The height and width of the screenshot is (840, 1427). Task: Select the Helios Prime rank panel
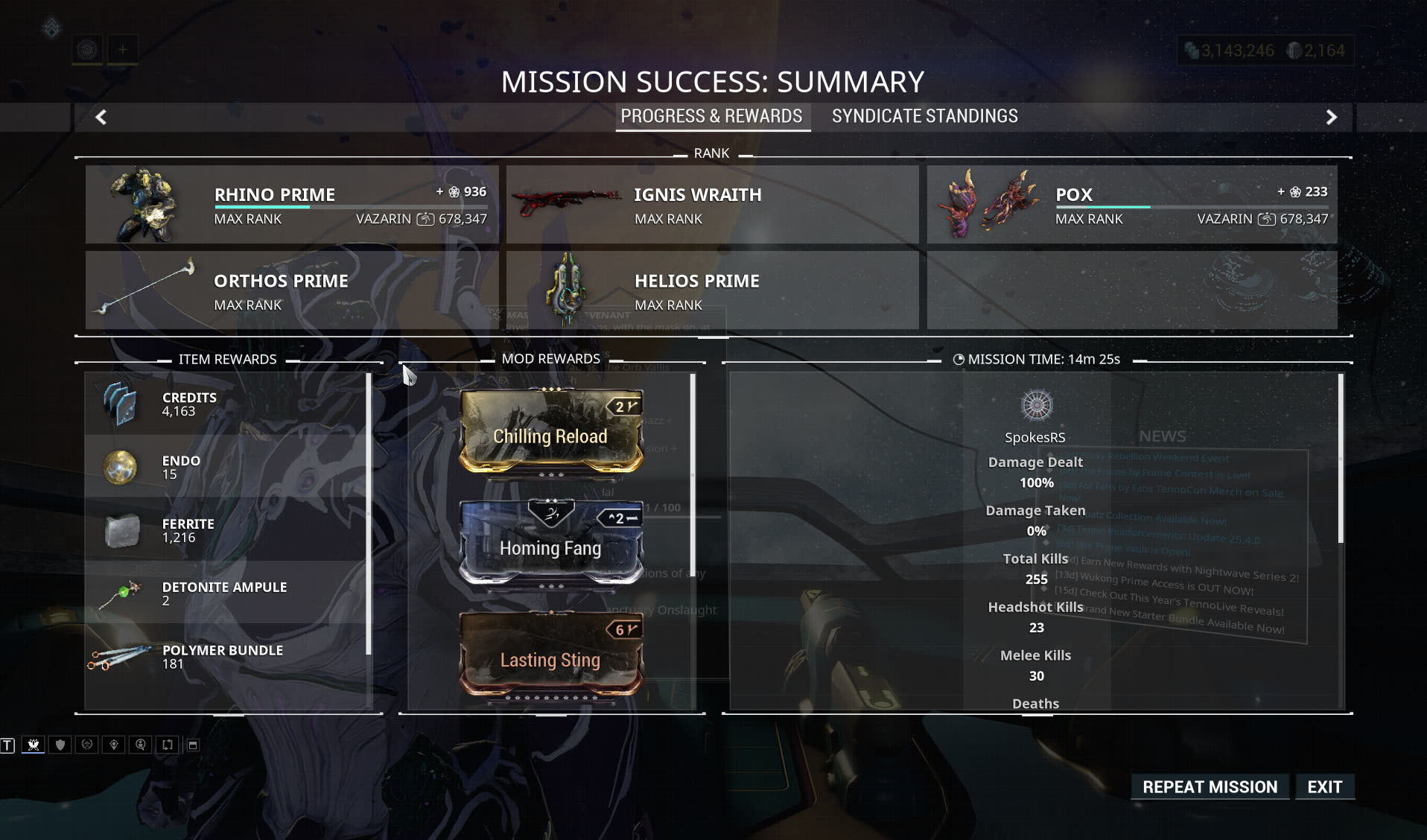(712, 290)
